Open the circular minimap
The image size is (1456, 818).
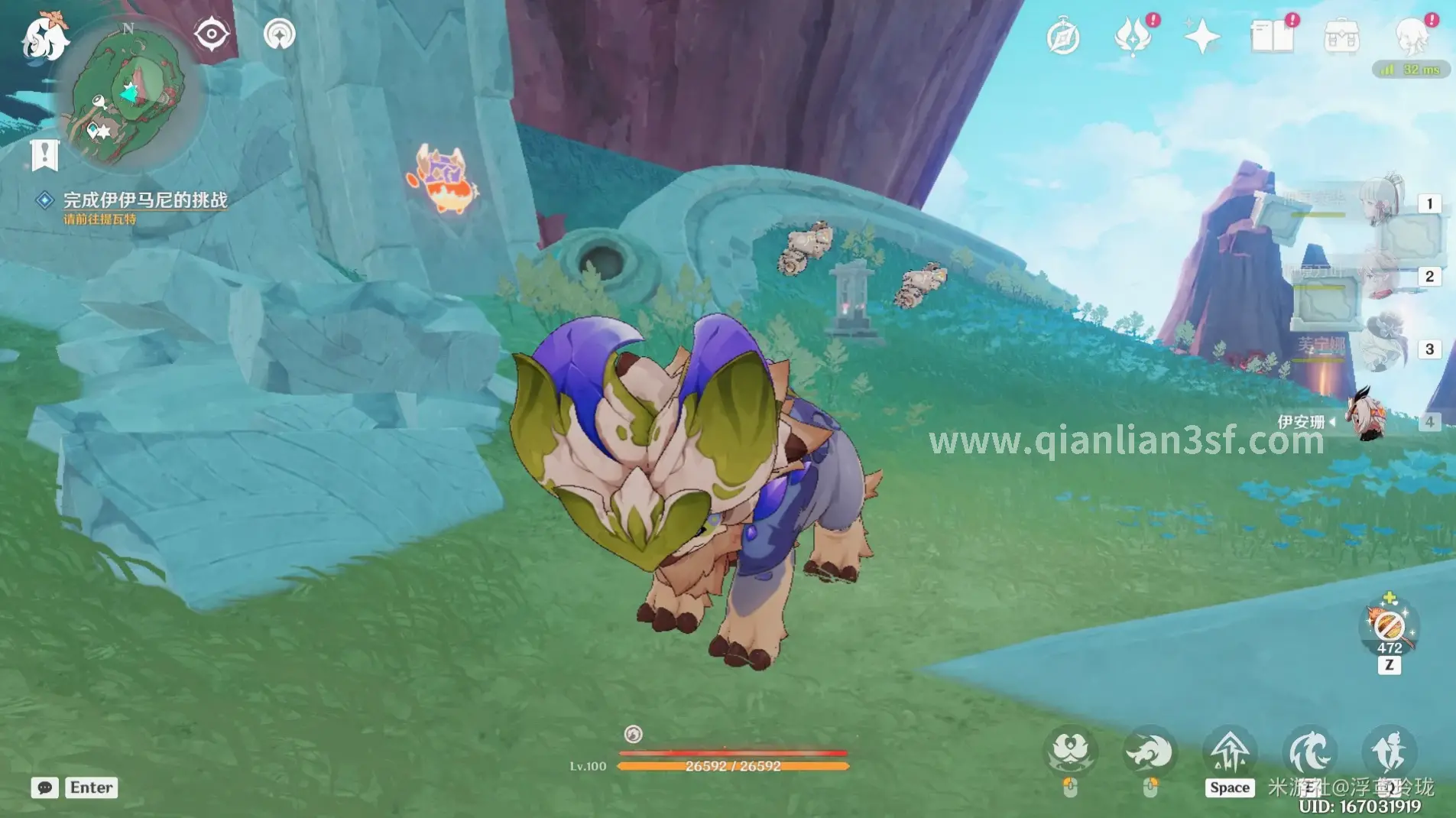[128, 96]
